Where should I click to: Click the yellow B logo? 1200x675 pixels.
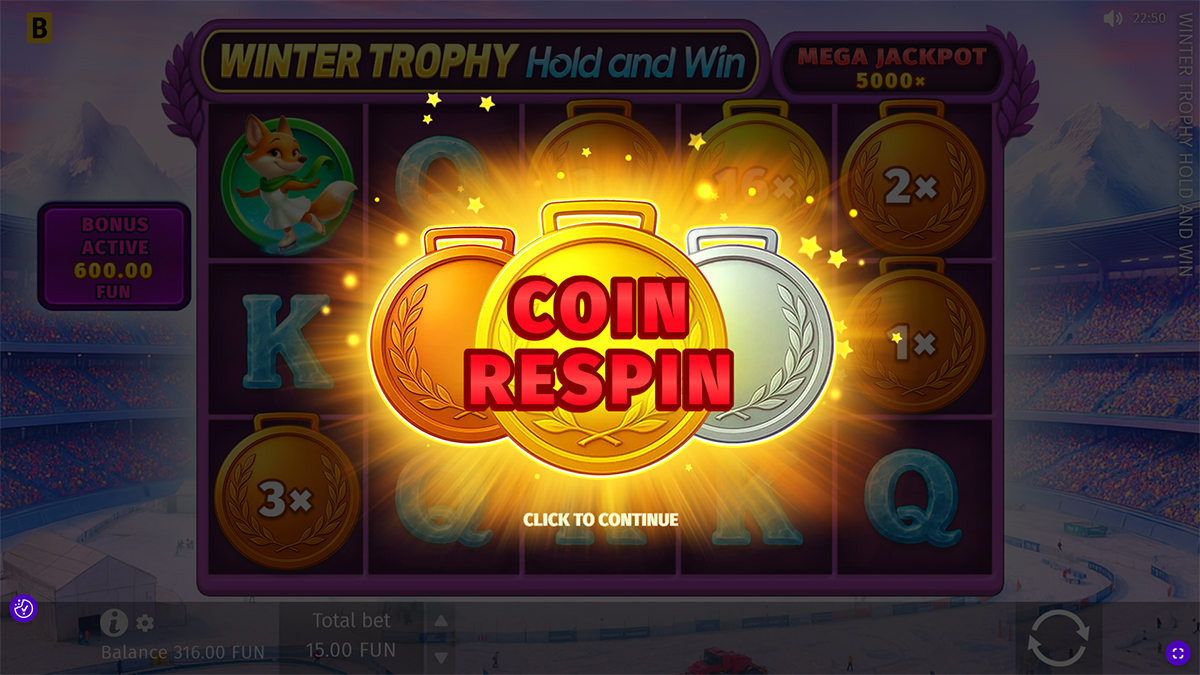[39, 29]
